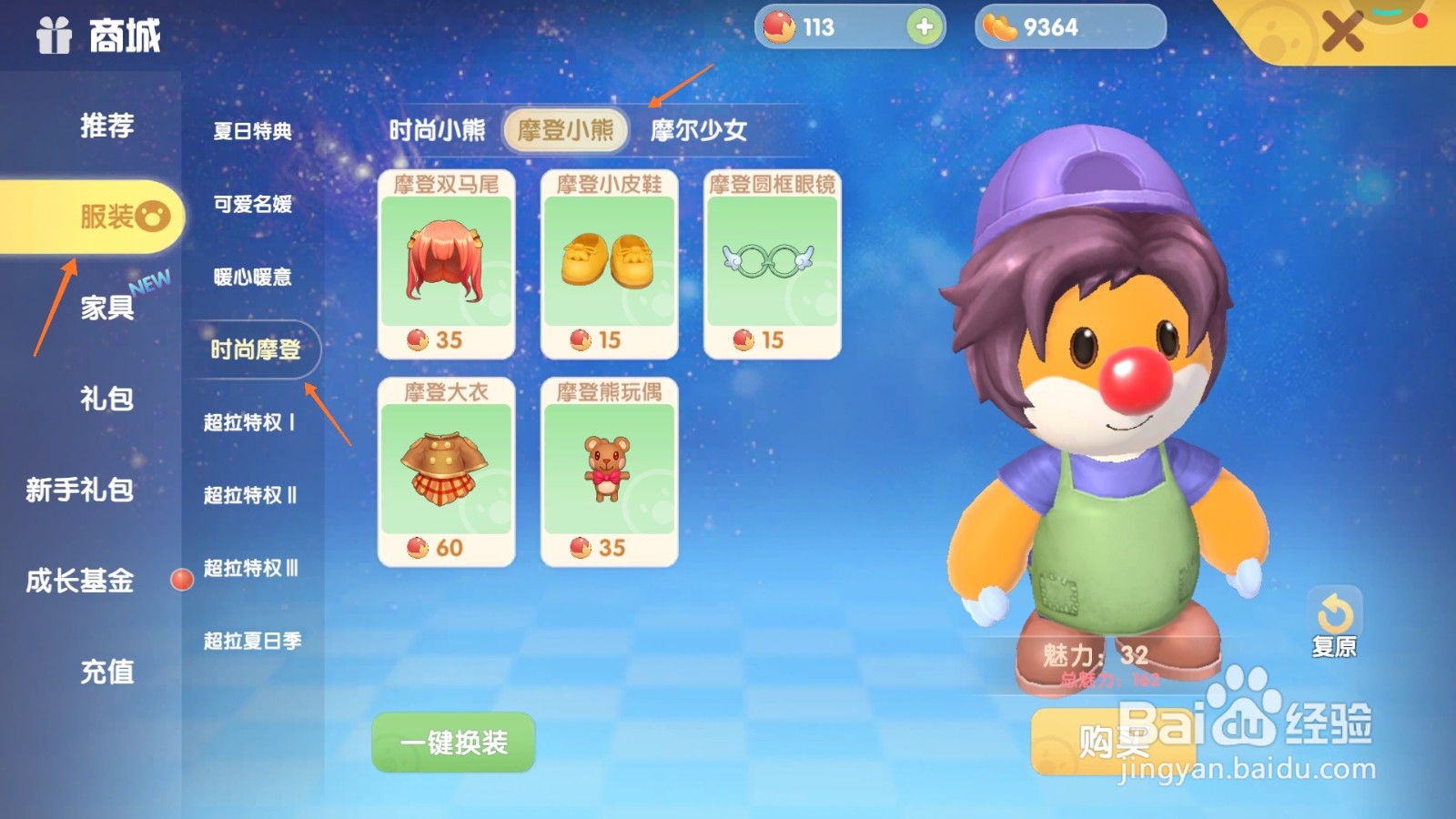Screen dimensions: 1456x819
Task: Click the 复原 reset outfit icon
Action: click(1335, 610)
